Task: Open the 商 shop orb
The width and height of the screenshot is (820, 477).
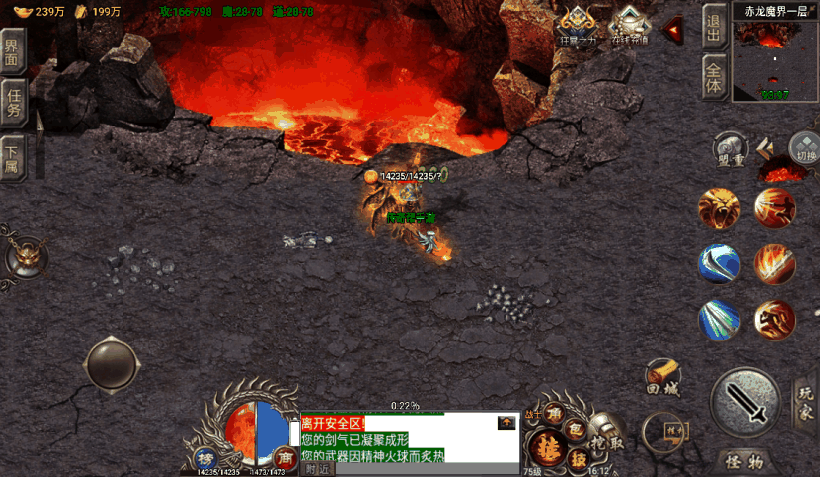Action: [x=284, y=458]
